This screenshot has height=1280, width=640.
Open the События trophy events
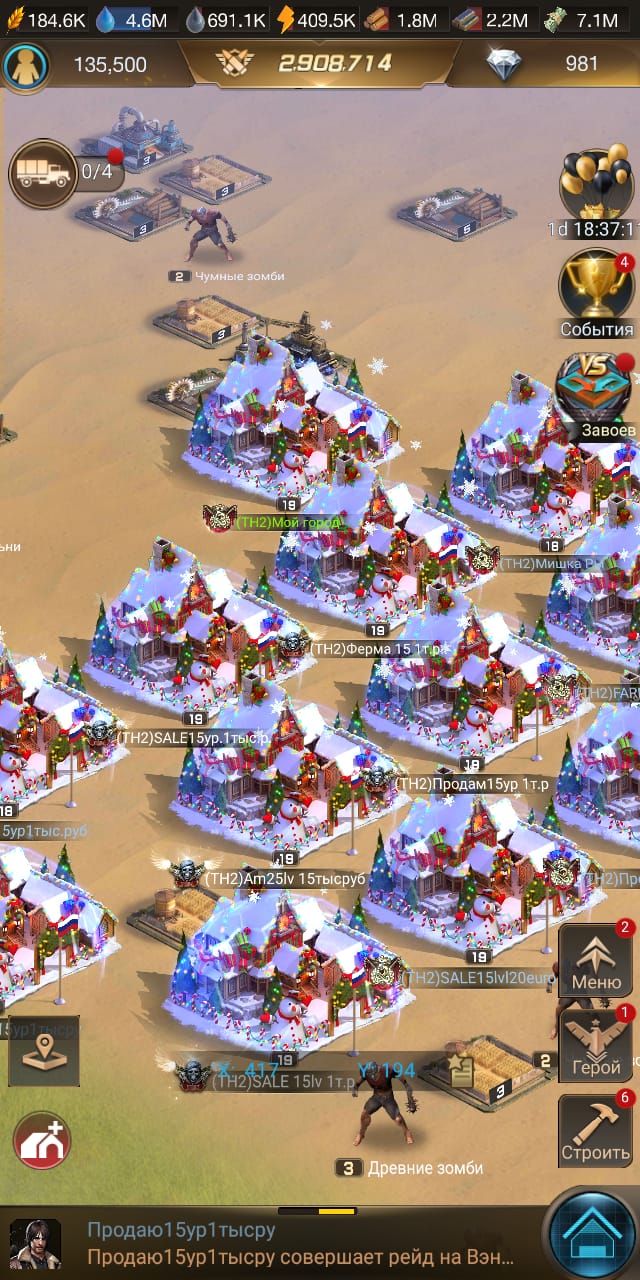596,287
